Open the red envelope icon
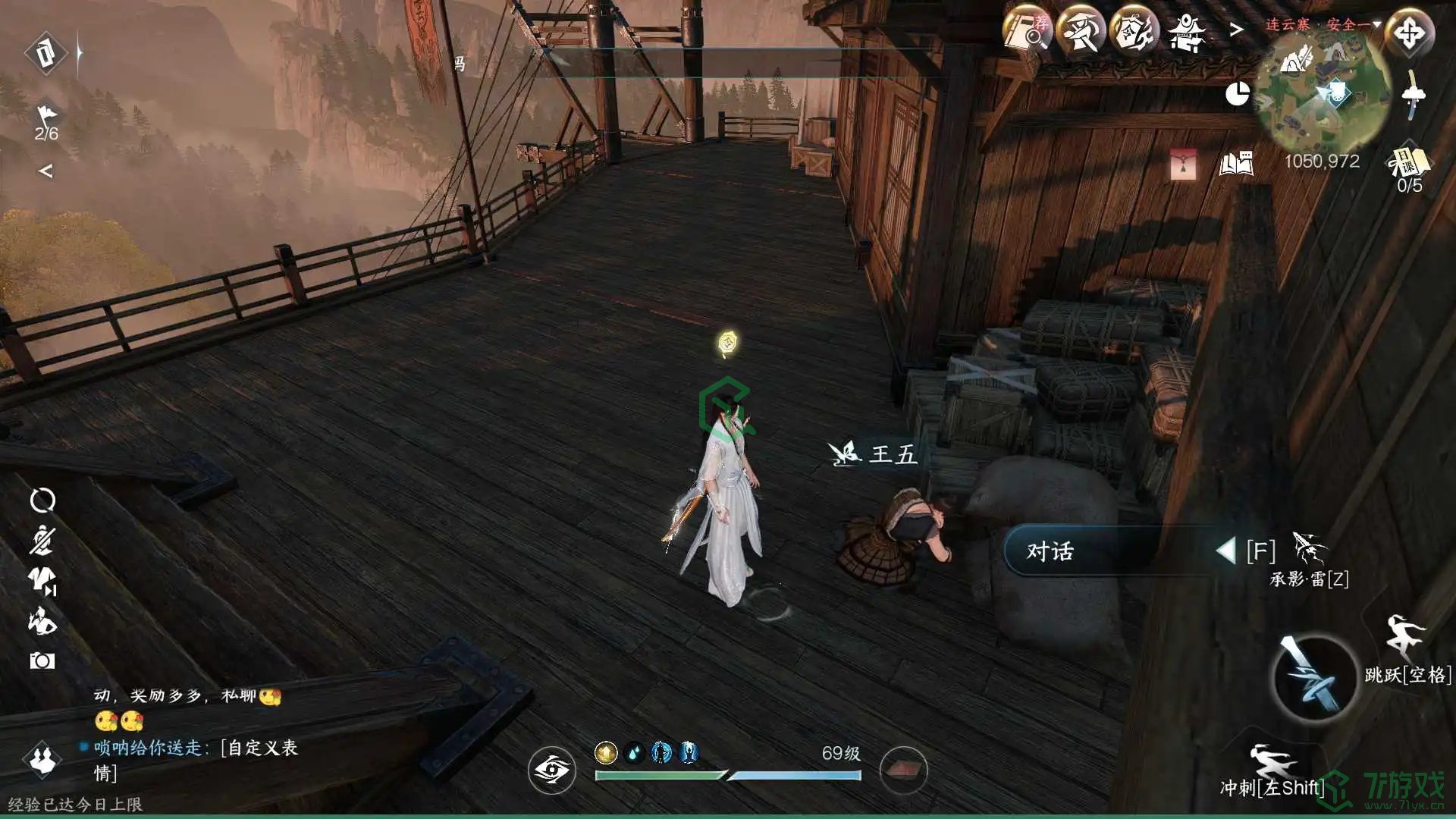The width and height of the screenshot is (1456, 819). (1183, 164)
